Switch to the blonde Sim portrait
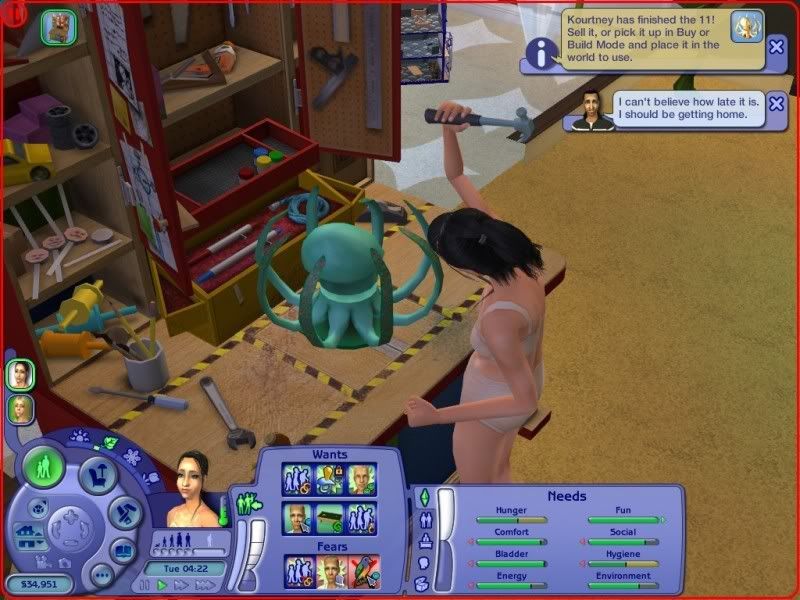Screen dimensions: 800x600 point(19,408)
